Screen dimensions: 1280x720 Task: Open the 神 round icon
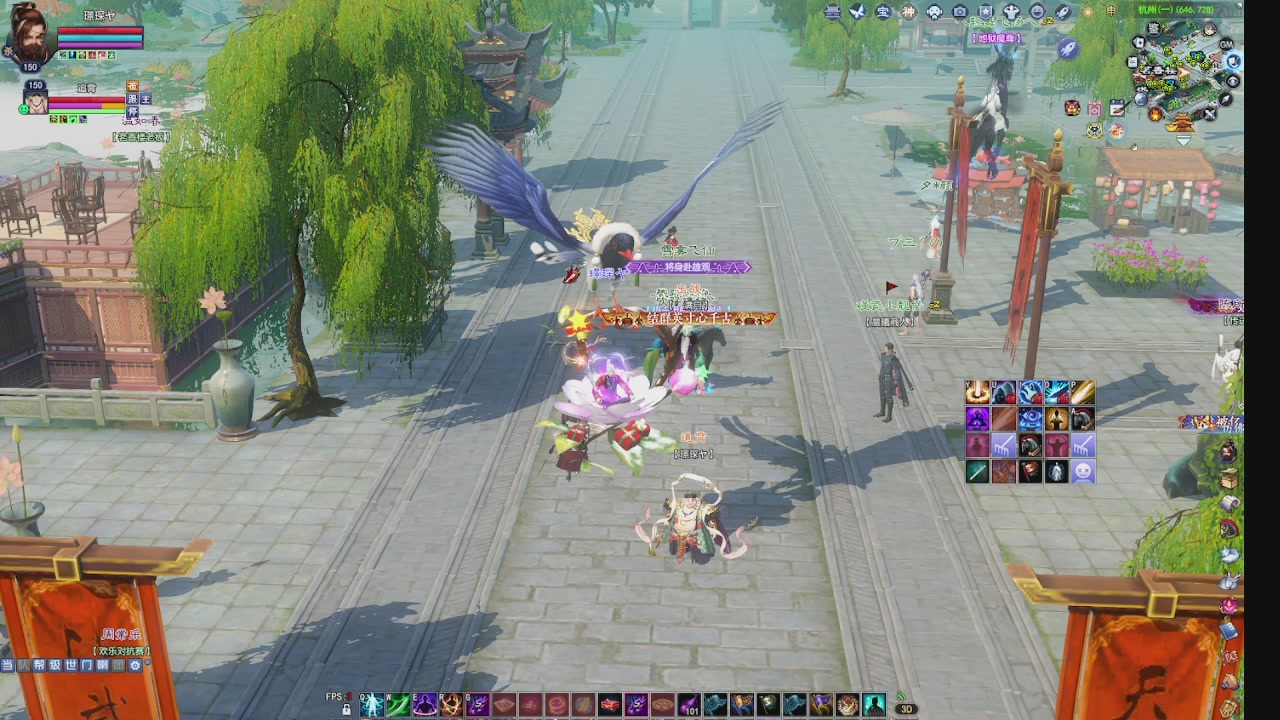coord(908,11)
